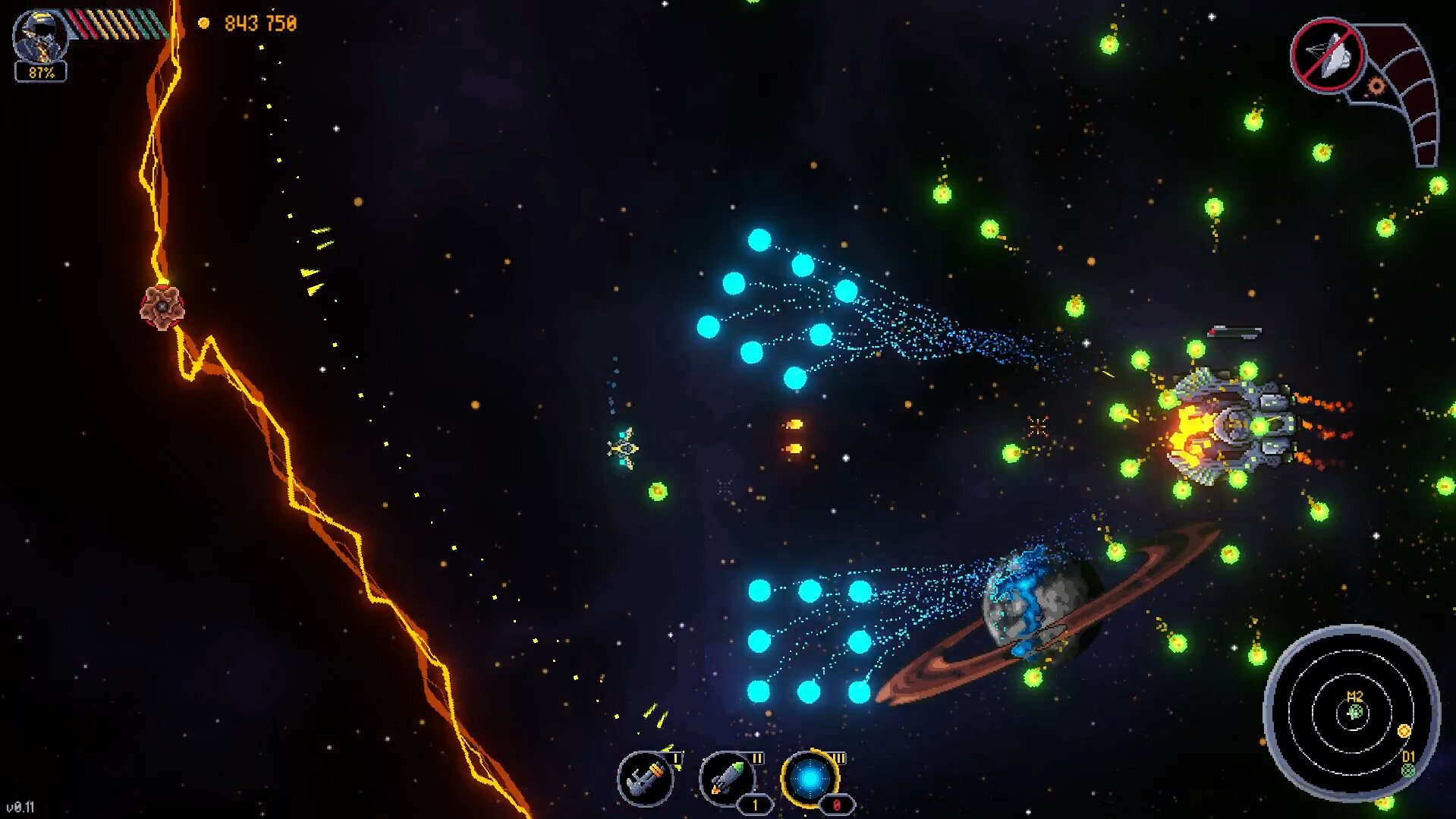The height and width of the screenshot is (819, 1456).
Task: Toggle the rocket ammo counter showing 1
Action: point(756,805)
